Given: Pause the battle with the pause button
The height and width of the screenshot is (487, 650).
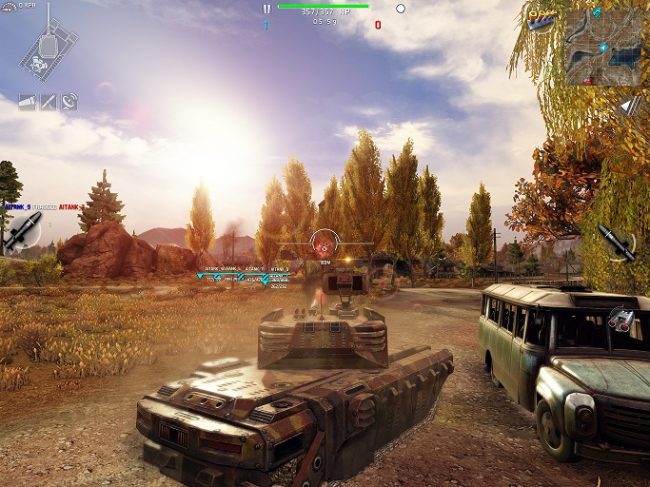Looking at the screenshot, I should pos(266,8).
